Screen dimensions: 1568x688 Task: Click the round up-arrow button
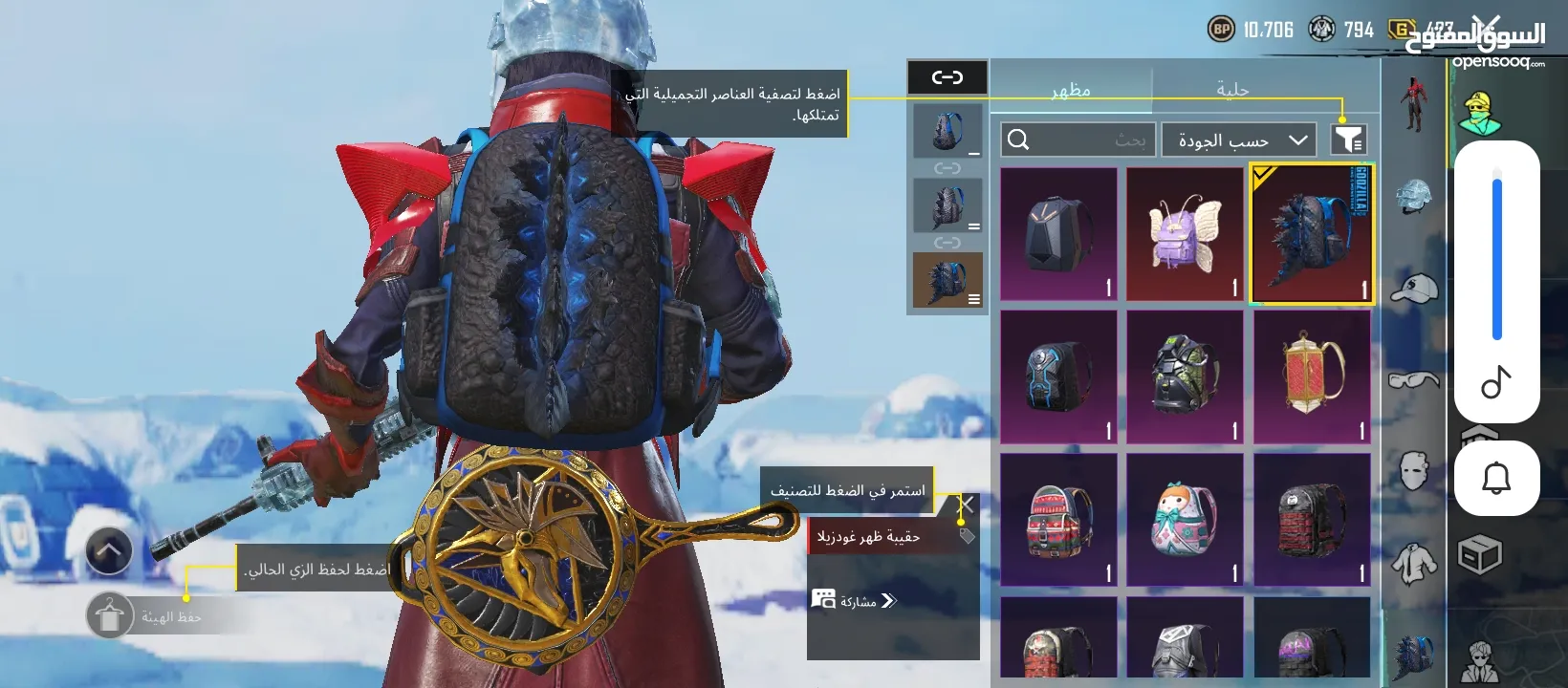click(x=109, y=550)
